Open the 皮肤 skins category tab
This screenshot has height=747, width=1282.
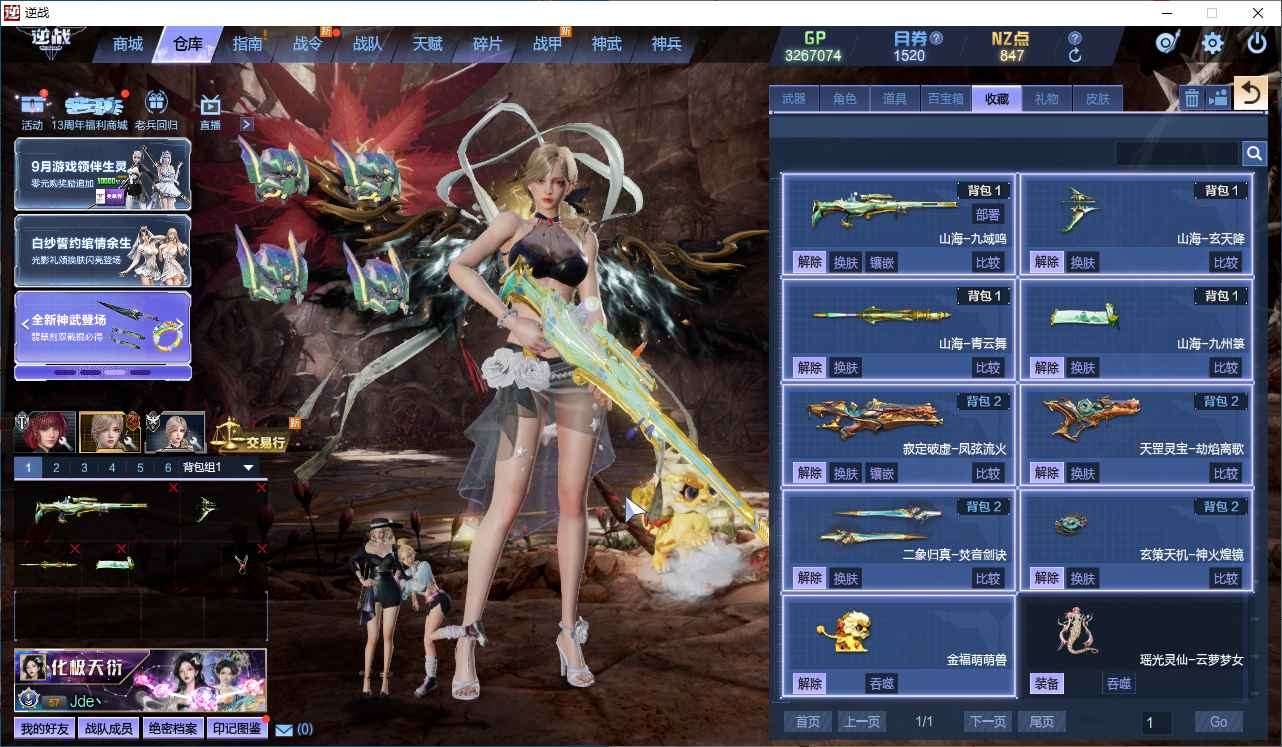1097,98
